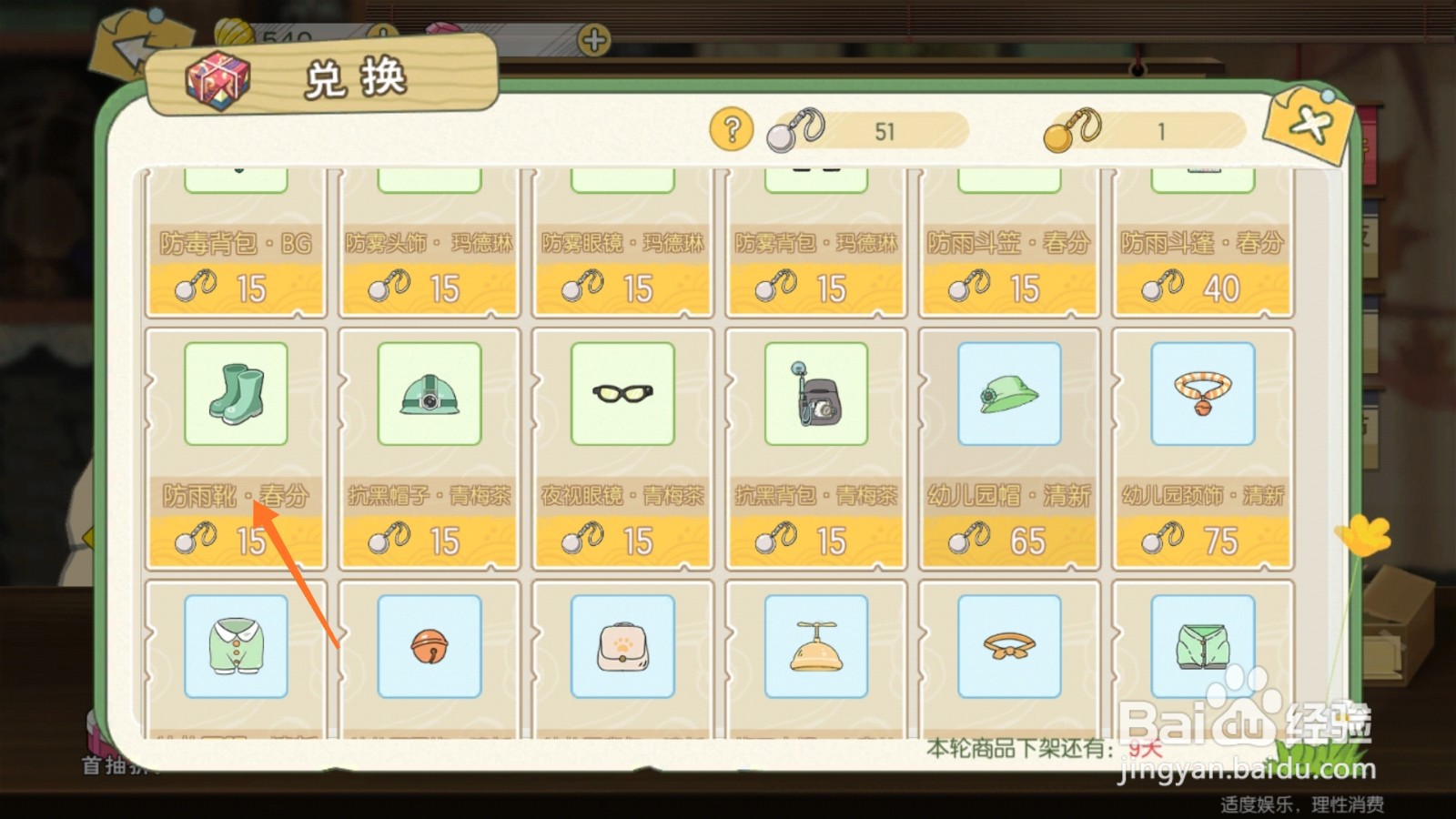Open the gift box exchange icon beside 兑换
Image resolution: width=1456 pixels, height=819 pixels.
click(x=218, y=81)
